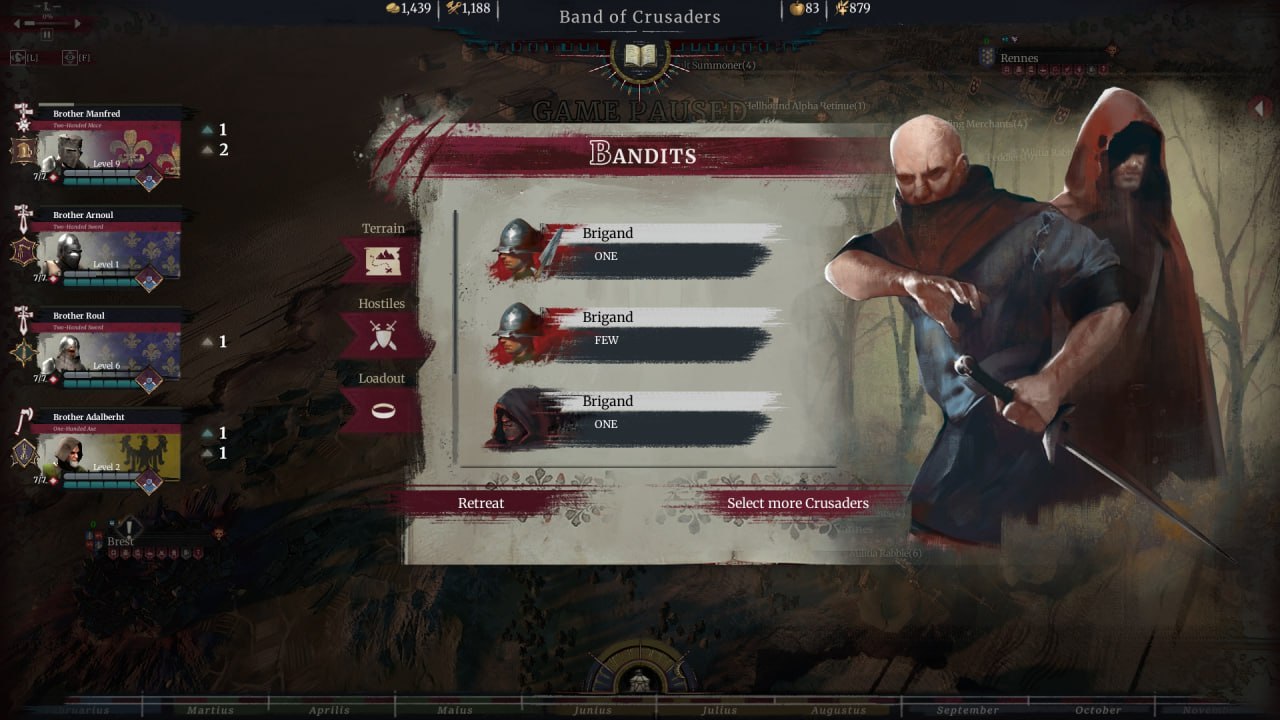Click the Brest town label
Viewport: 1280px width, 720px height.
coord(121,541)
